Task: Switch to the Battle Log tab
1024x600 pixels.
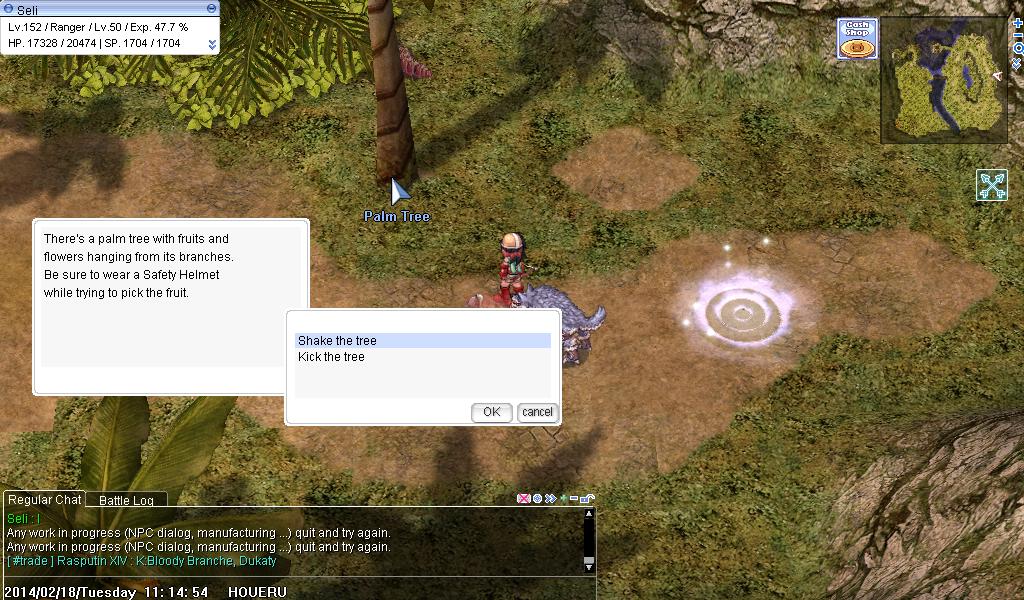Action: pos(126,500)
